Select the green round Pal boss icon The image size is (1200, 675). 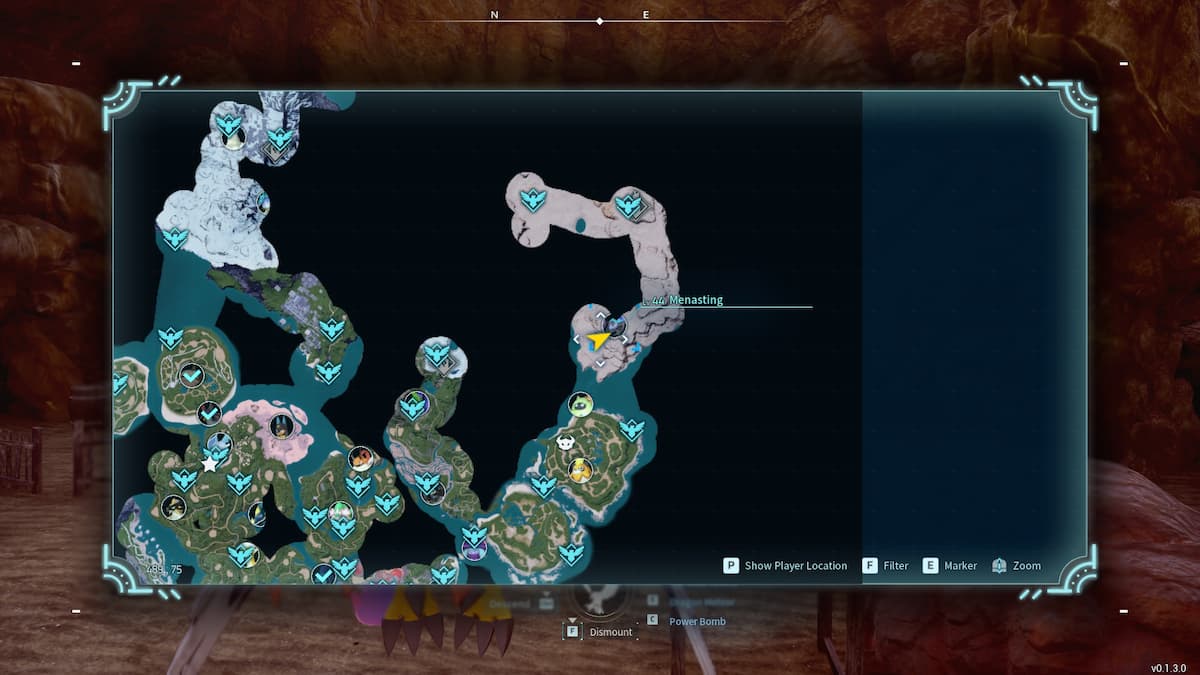[x=580, y=404]
